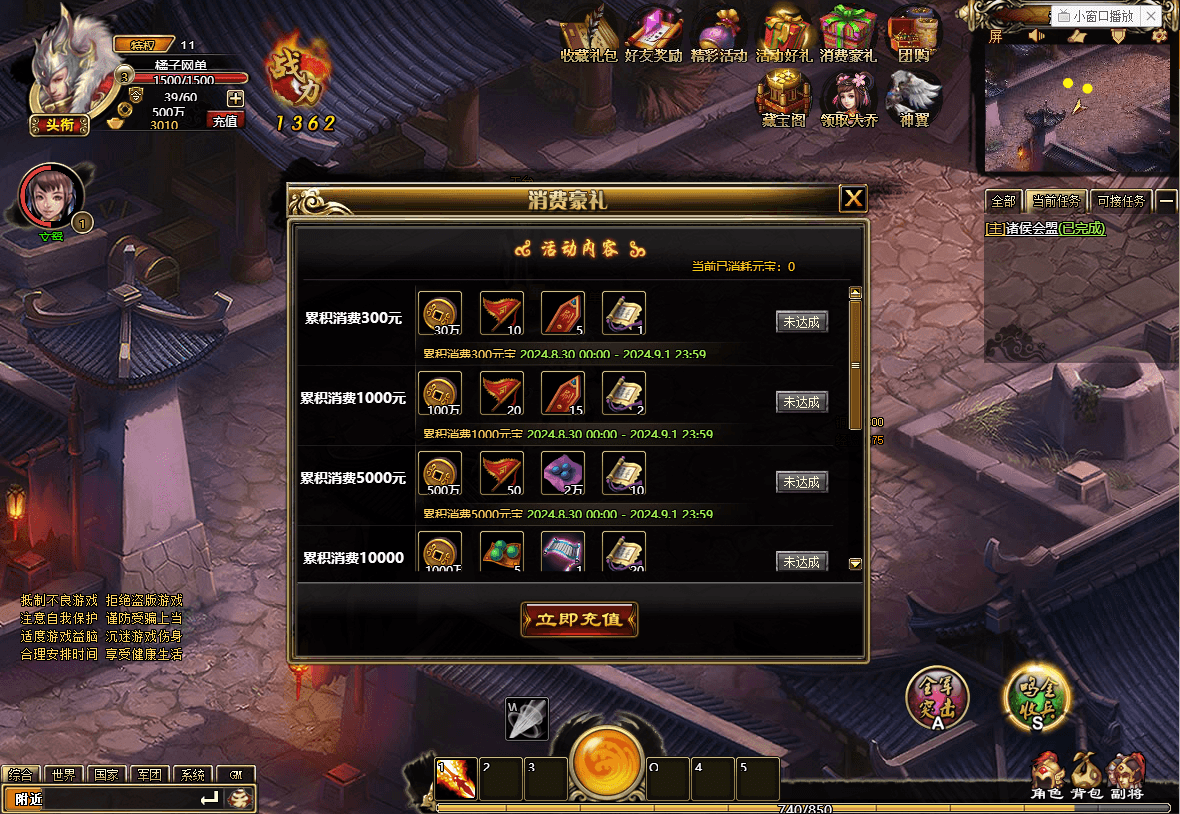This screenshot has width=1180, height=814.
Task: Open the 背包 bag panel
Action: click(x=1086, y=776)
